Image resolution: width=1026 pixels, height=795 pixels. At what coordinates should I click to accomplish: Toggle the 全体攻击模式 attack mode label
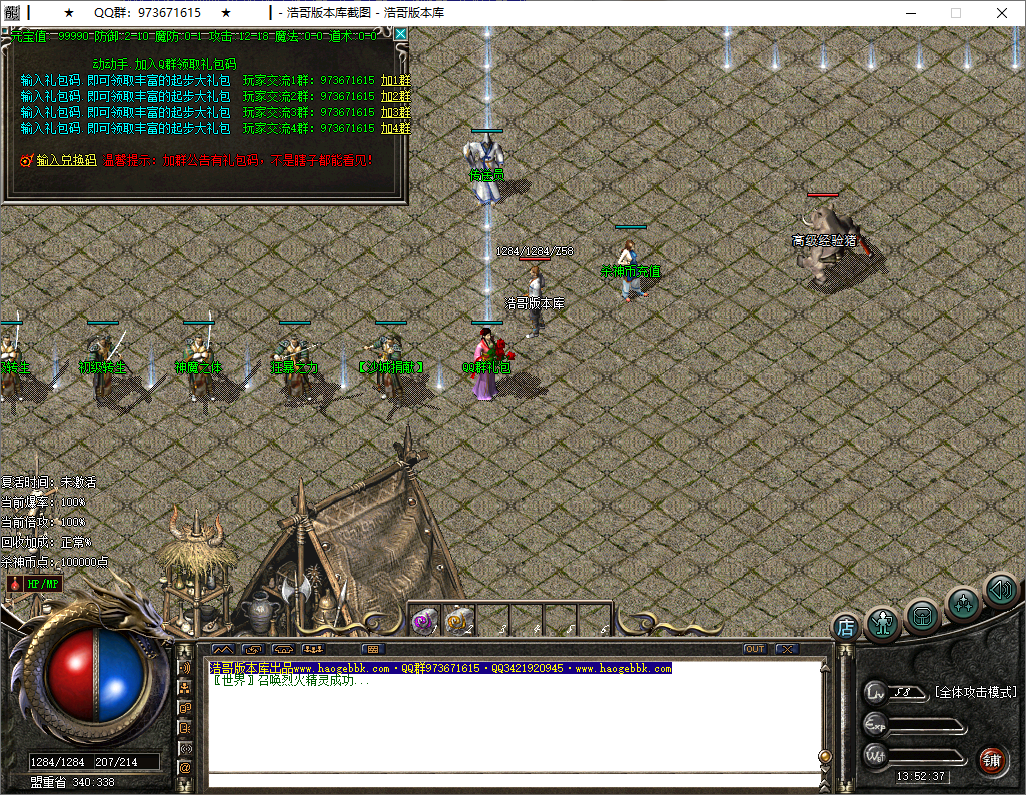pyautogui.click(x=974, y=692)
